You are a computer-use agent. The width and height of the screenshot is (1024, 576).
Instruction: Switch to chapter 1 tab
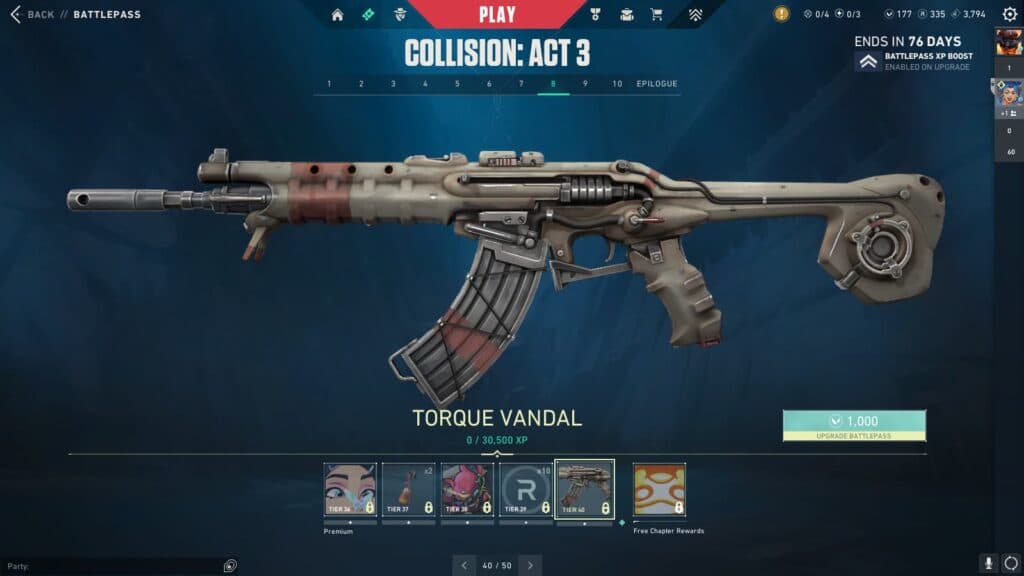pyautogui.click(x=329, y=83)
